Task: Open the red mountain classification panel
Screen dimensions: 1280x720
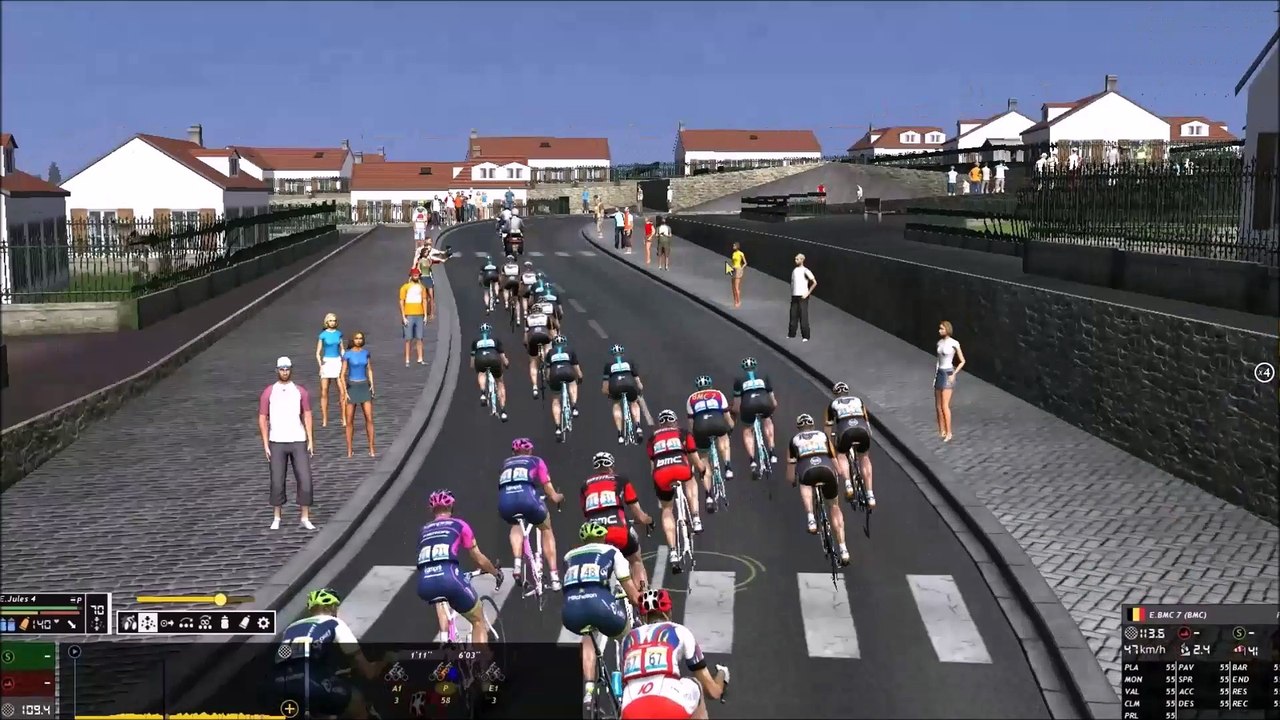Action: click(x=27, y=683)
